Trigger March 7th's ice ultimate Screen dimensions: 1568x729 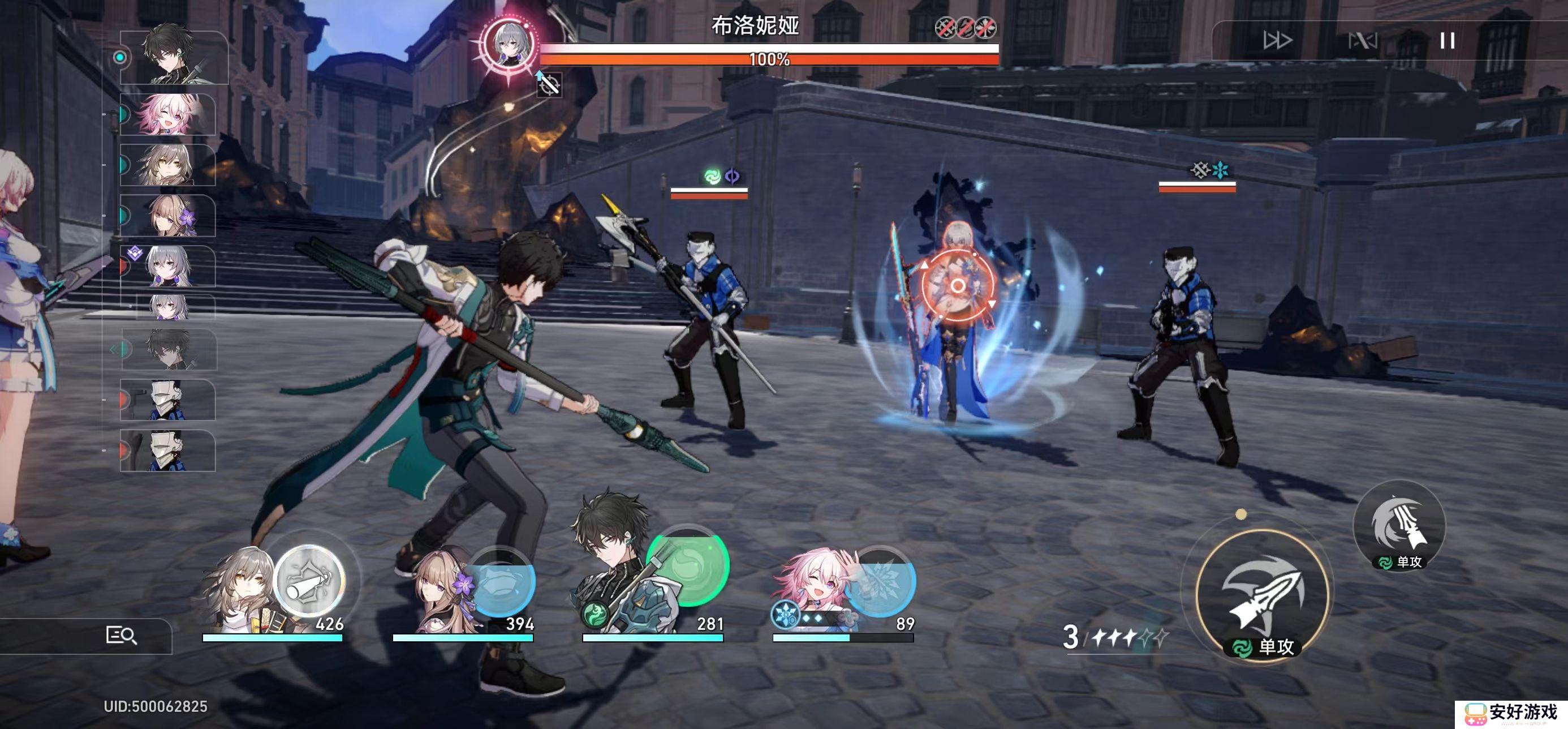(x=879, y=581)
